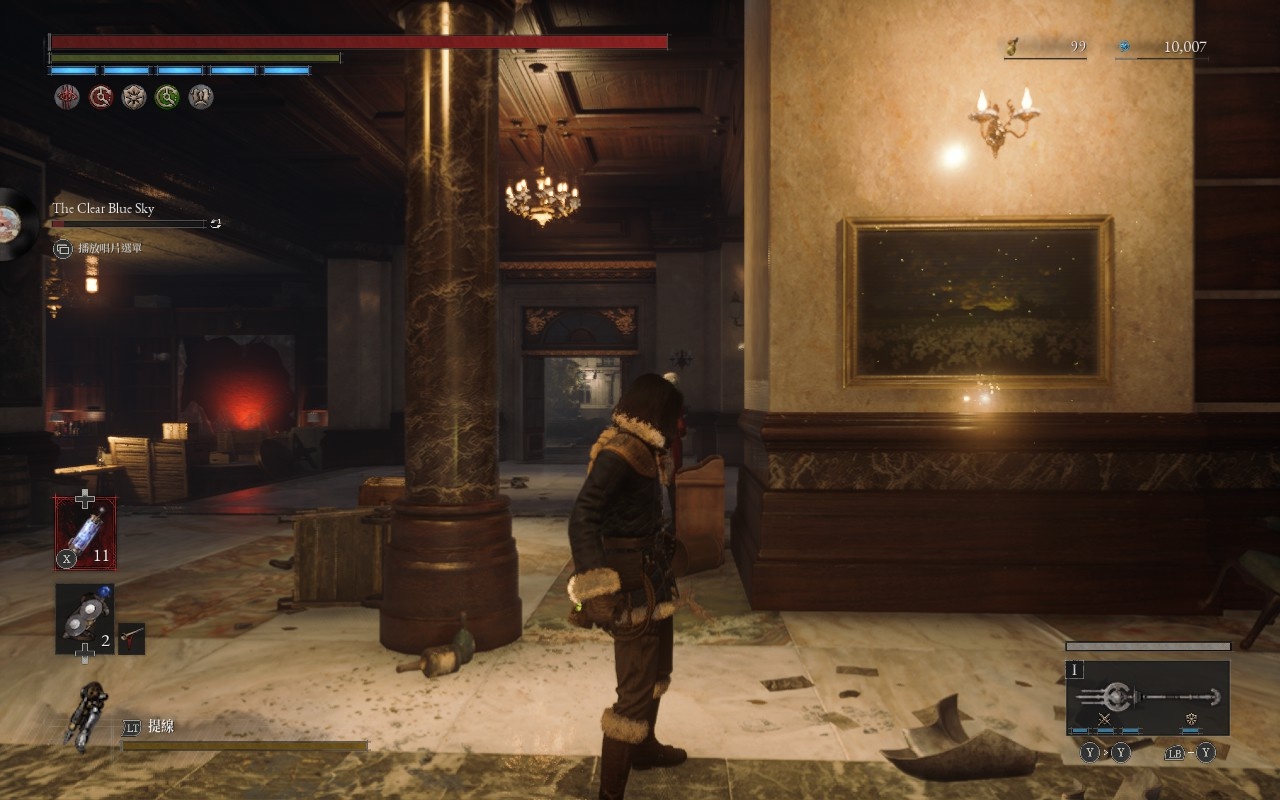This screenshot has width=1280, height=800.
Task: Click the red circular buff icon
Action: pos(101,97)
